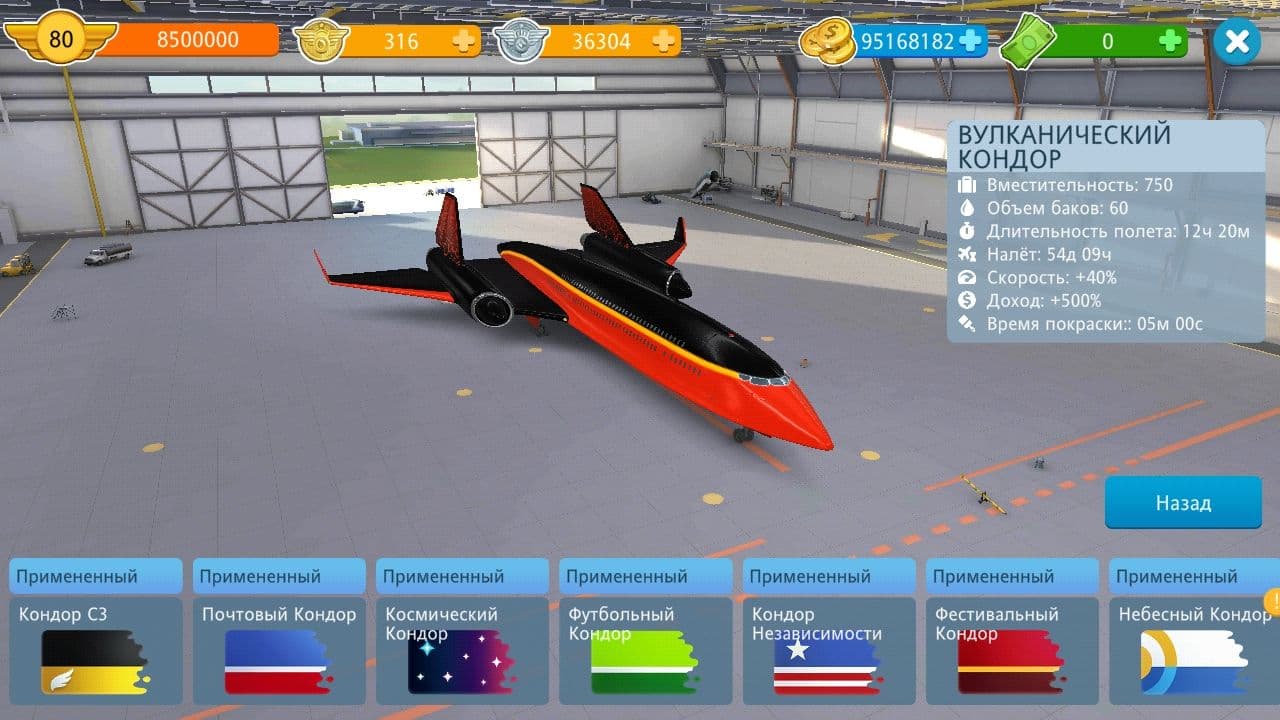Add gold wing tokens using the plus
1280x720 pixels.
coord(463,41)
